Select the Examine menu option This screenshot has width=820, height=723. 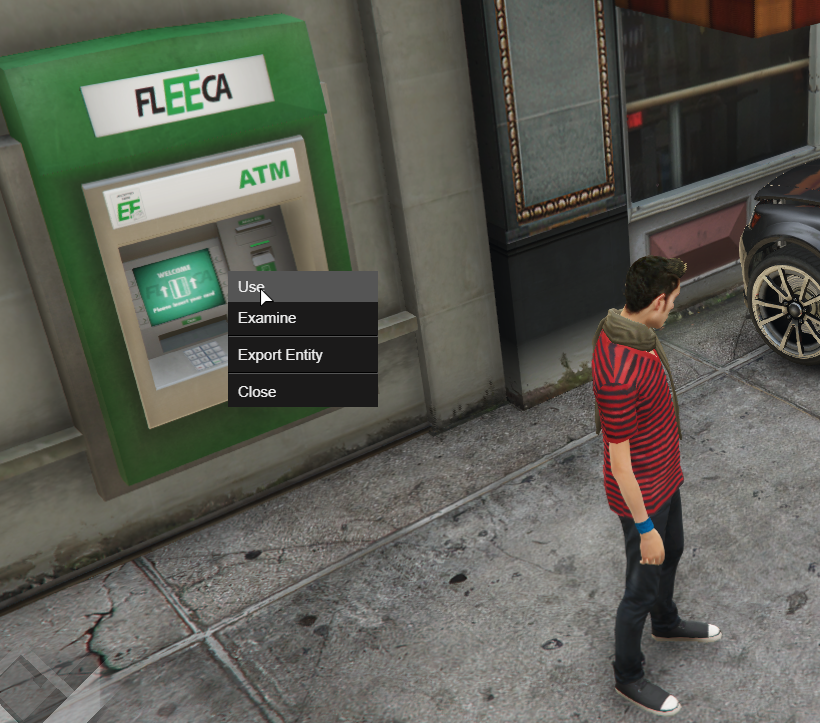[x=302, y=319]
